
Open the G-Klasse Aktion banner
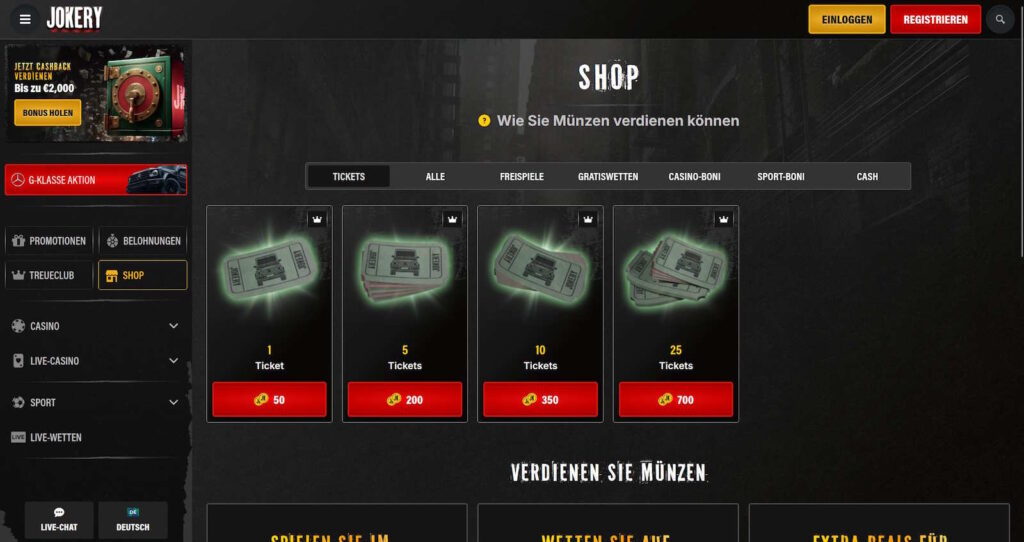[x=96, y=180]
